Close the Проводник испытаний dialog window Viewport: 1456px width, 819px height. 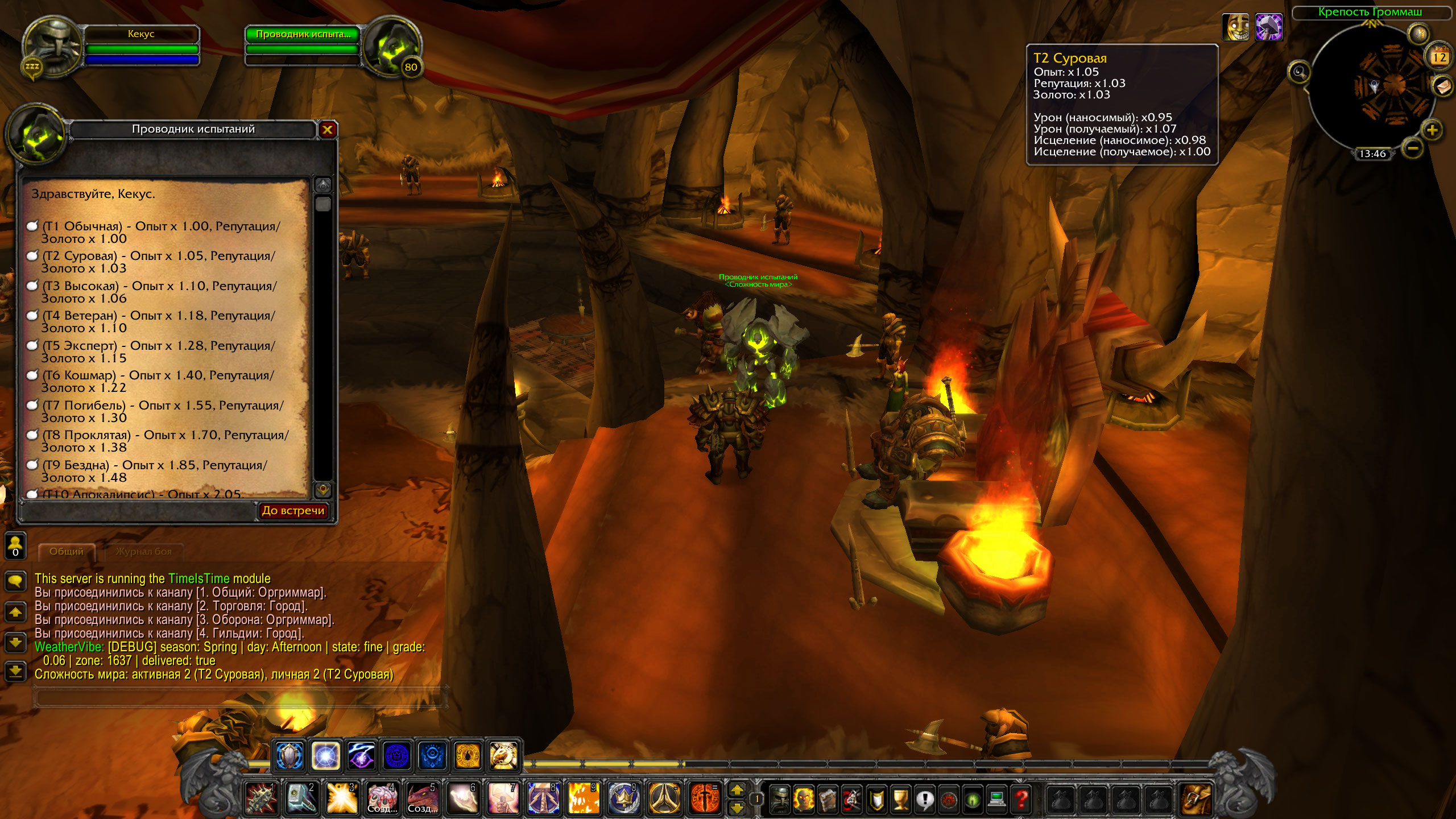point(327,130)
